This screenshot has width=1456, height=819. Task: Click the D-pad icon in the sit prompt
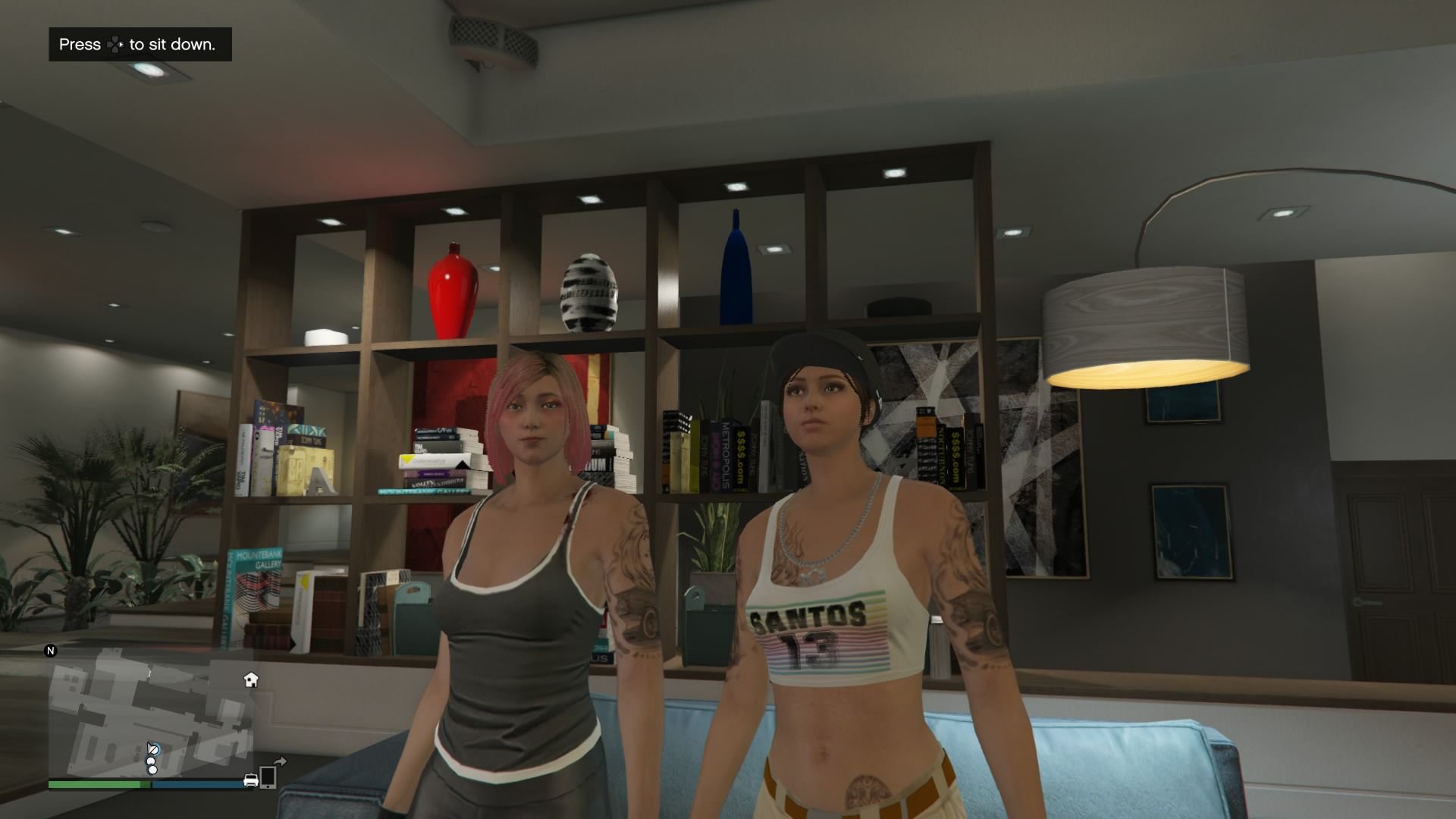115,43
